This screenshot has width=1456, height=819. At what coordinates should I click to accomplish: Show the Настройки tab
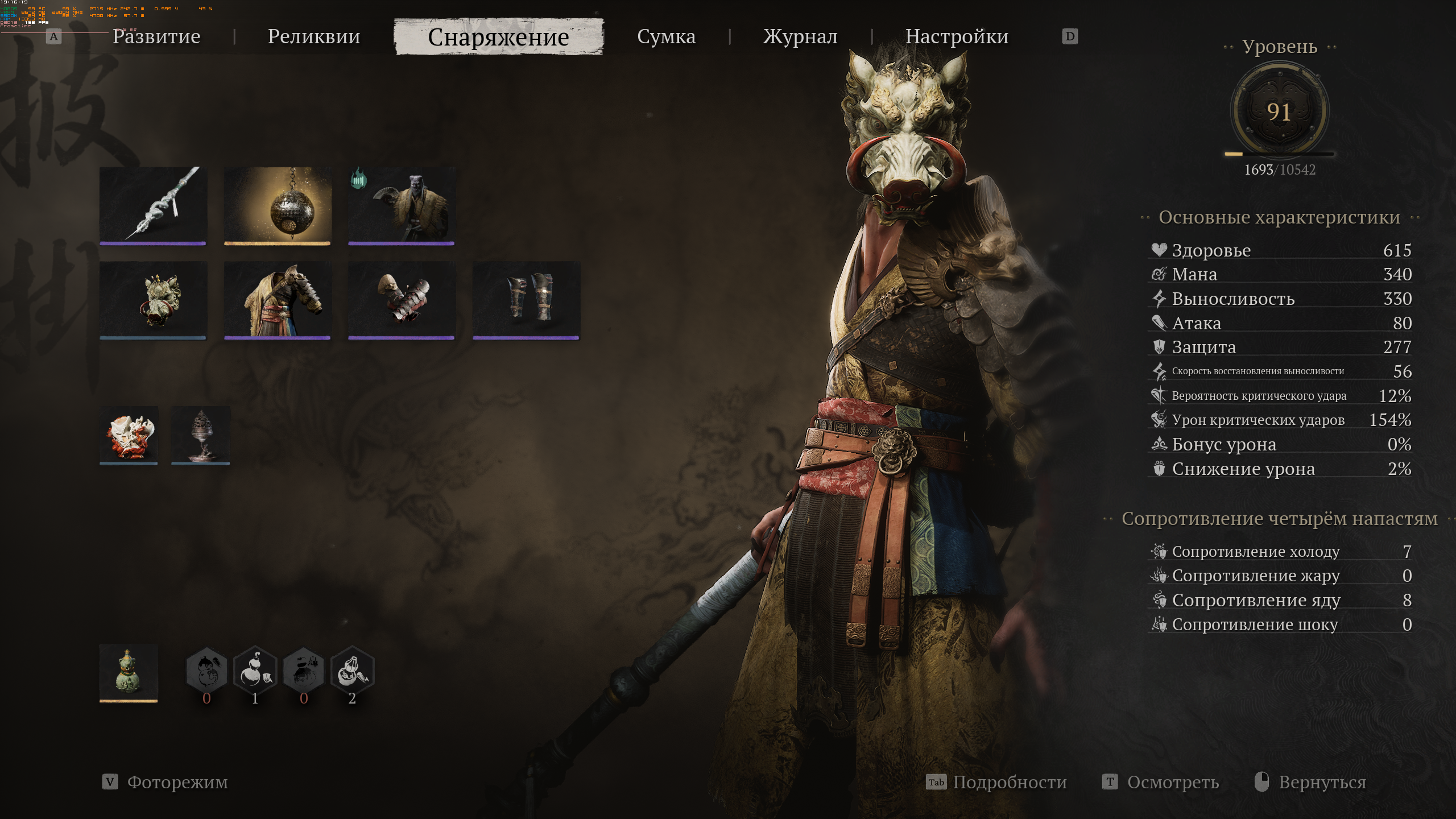point(957,36)
